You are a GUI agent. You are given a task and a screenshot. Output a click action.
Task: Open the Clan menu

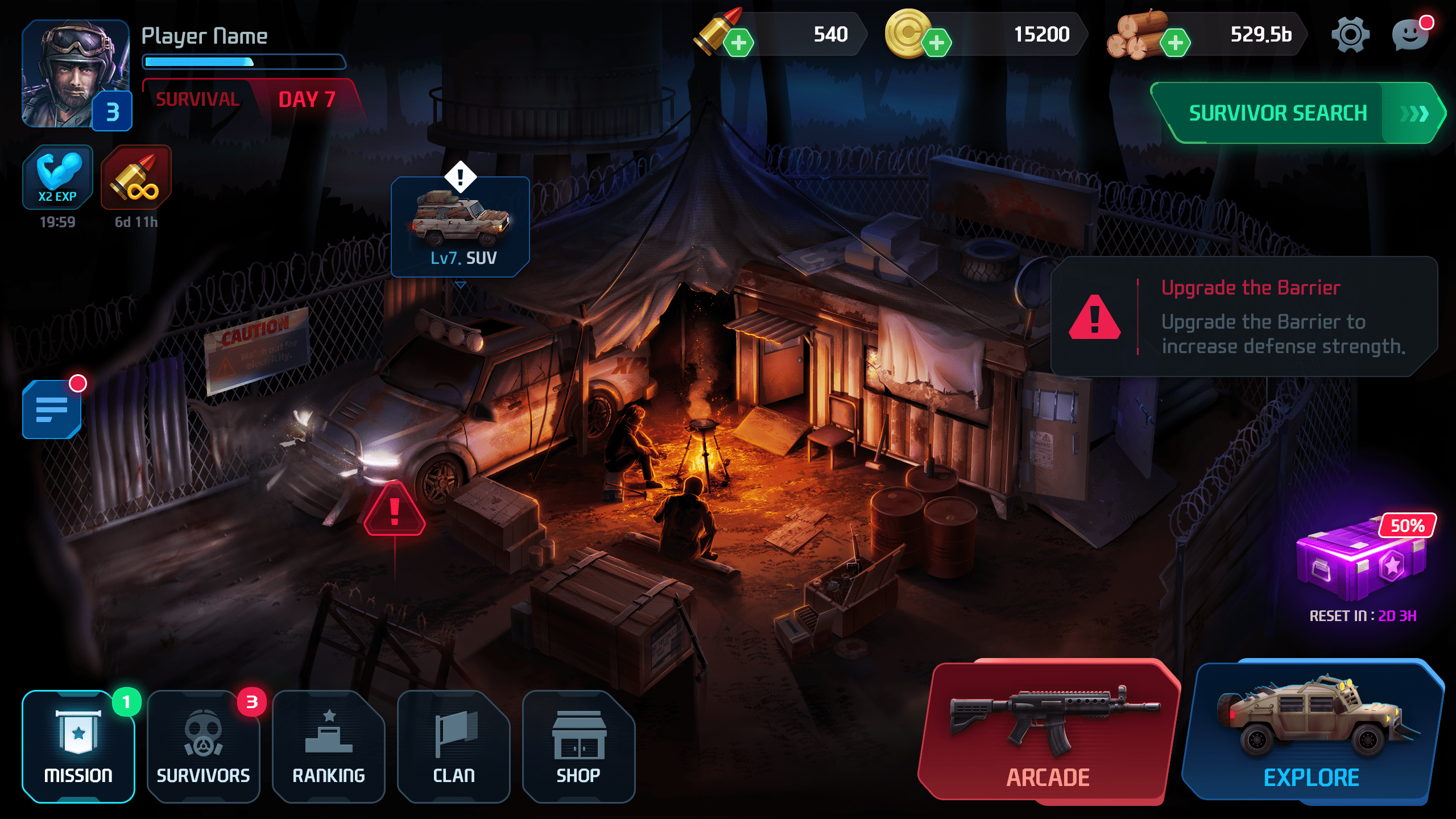(454, 746)
